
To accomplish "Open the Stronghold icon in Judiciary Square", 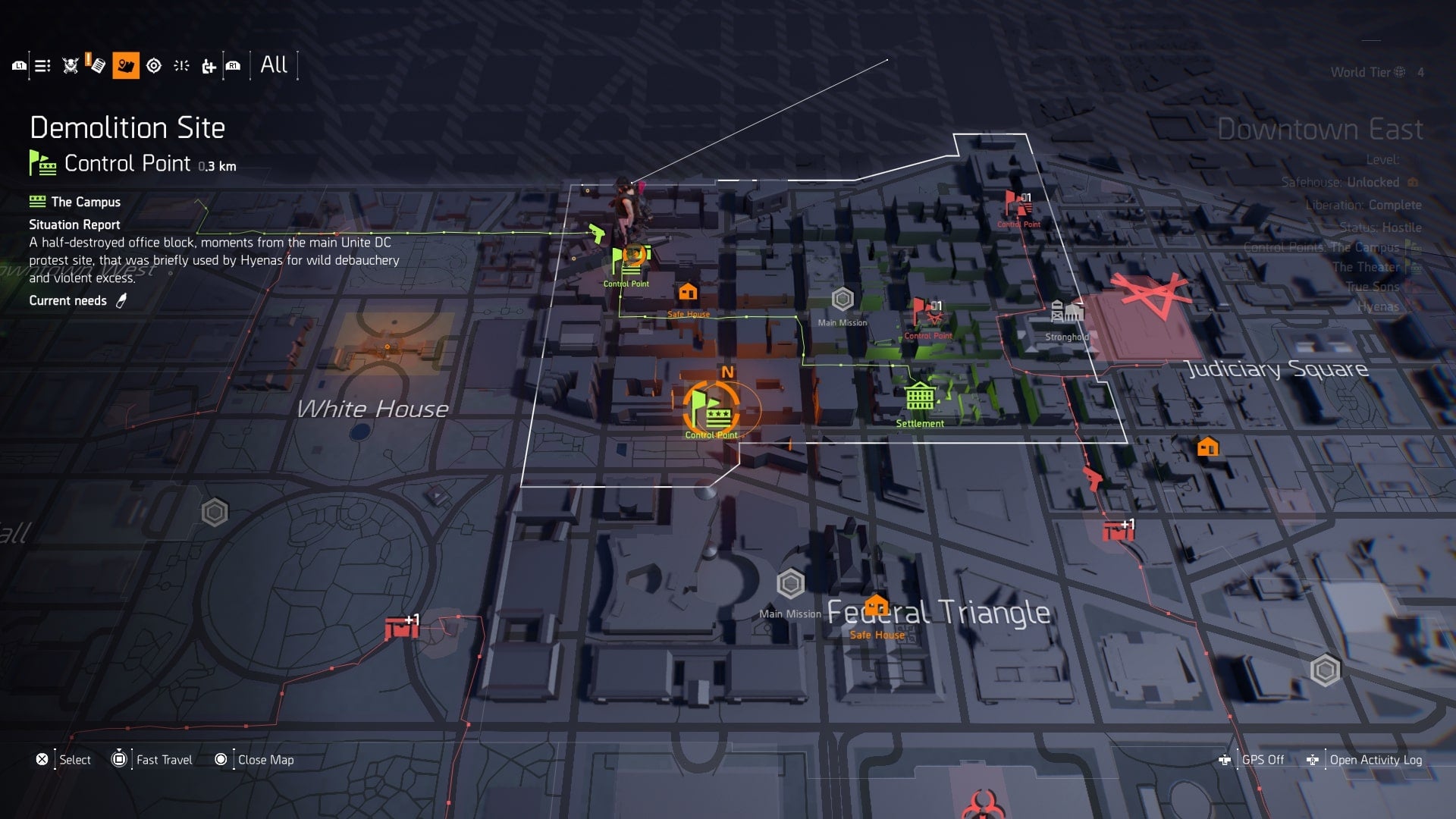I will [x=1067, y=309].
